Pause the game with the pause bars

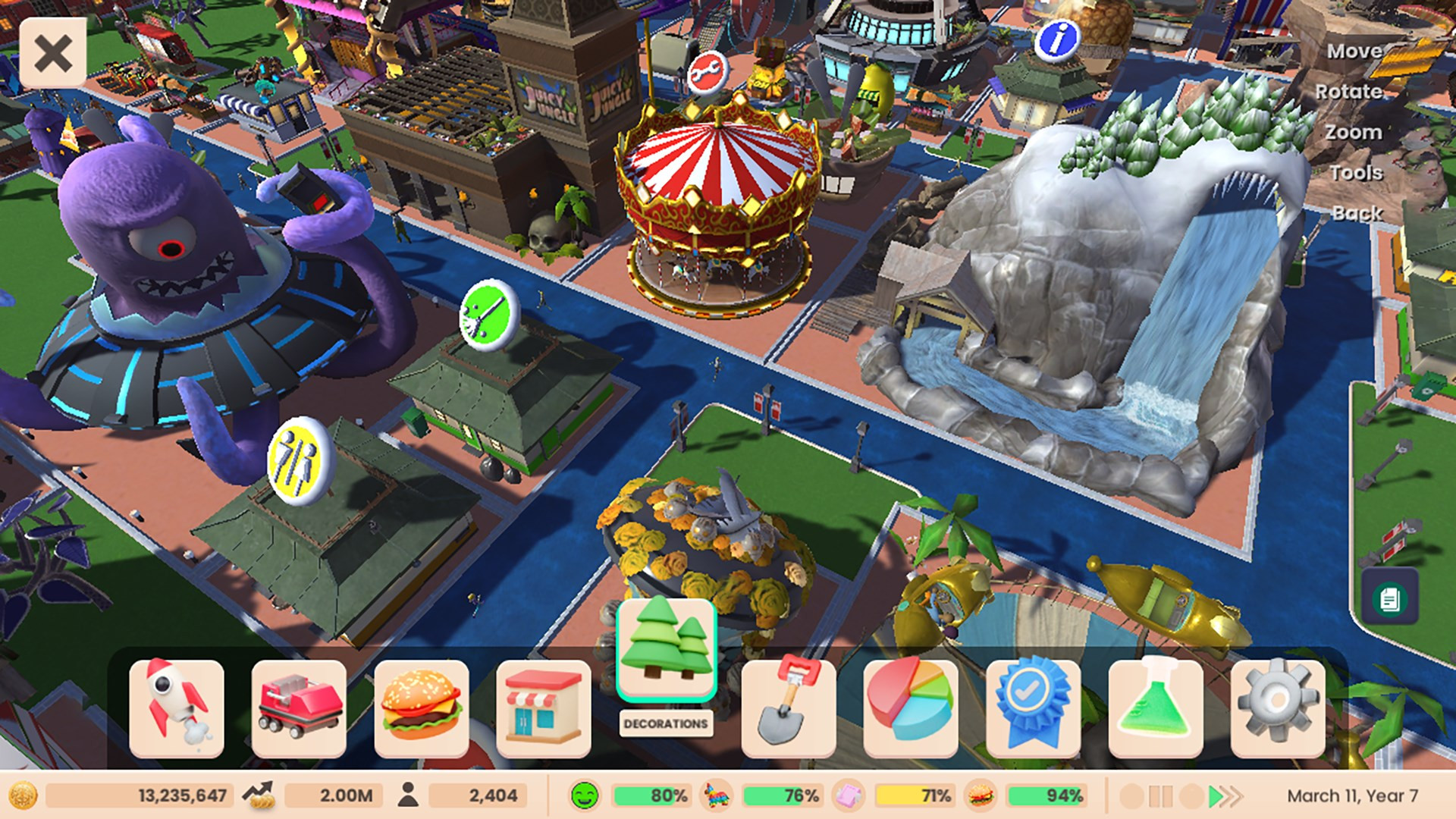(x=1161, y=796)
